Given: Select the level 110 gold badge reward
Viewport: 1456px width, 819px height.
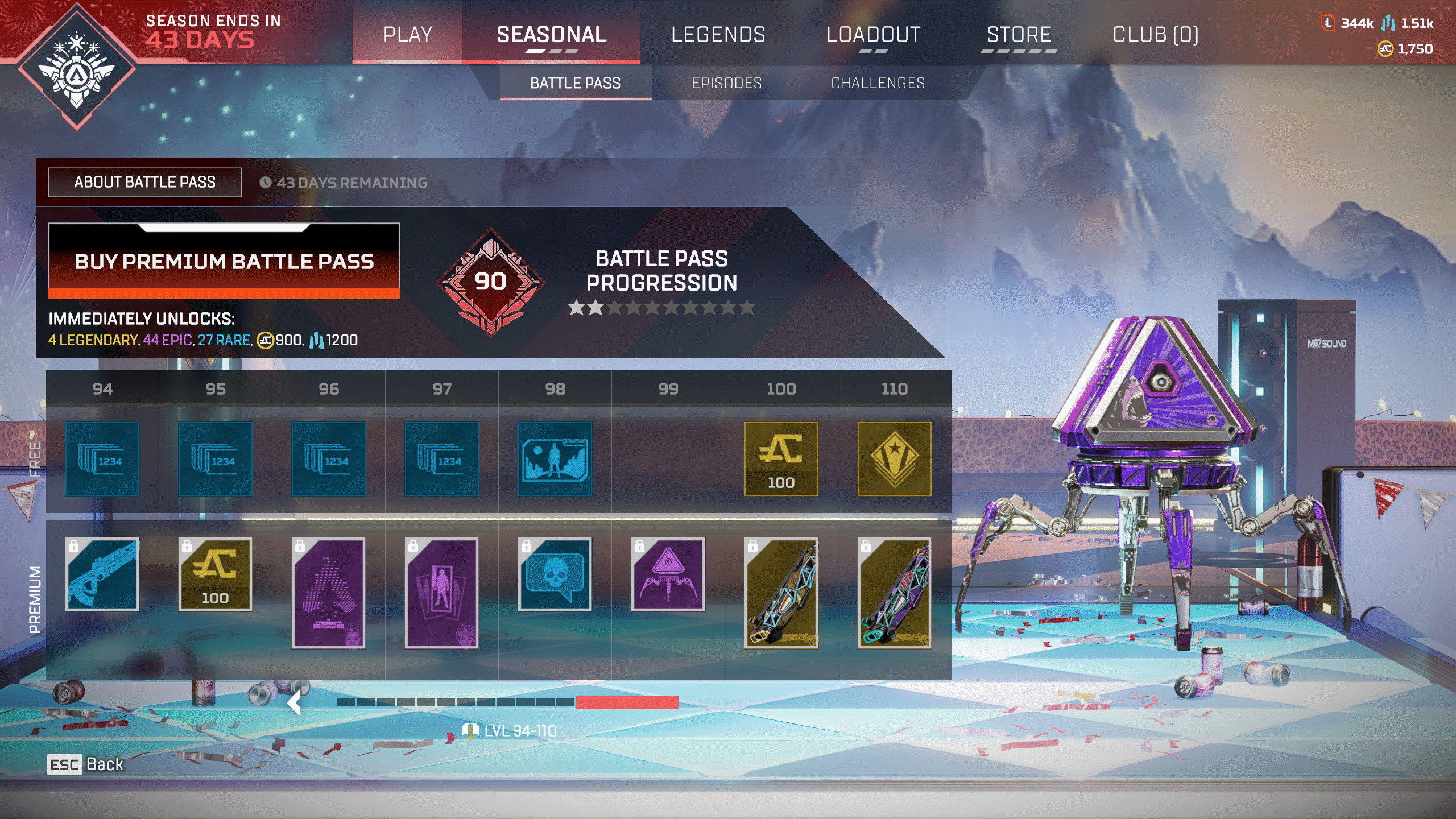Looking at the screenshot, I should 893,460.
